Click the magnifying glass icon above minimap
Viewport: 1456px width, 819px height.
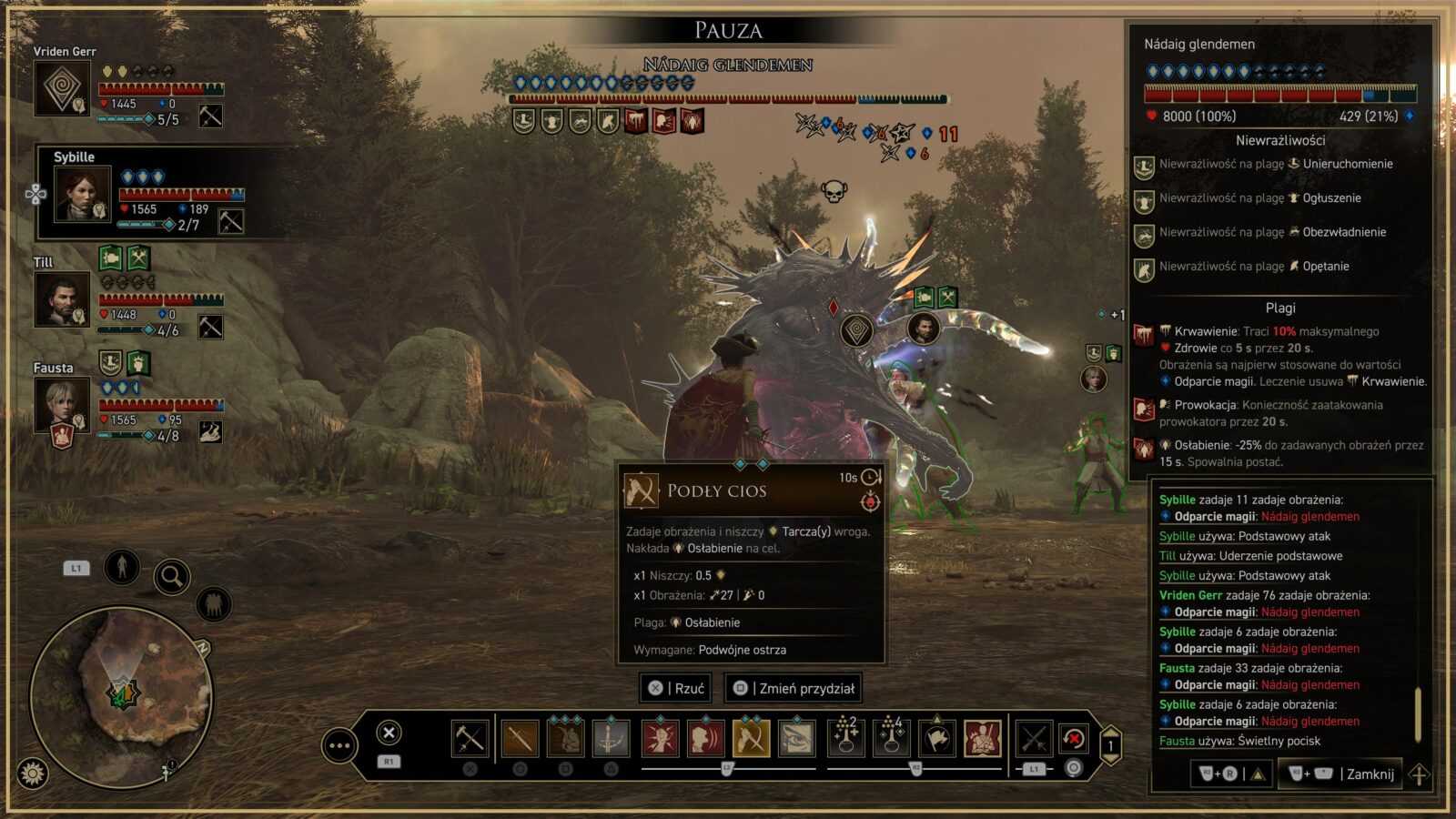(x=171, y=576)
